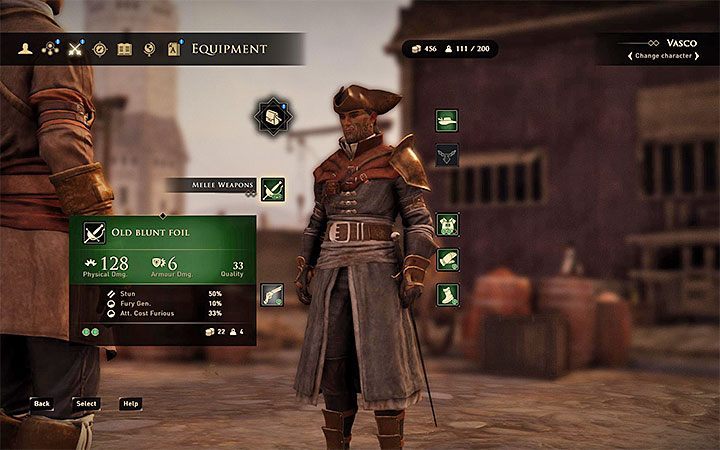Click the Select button

85,403
